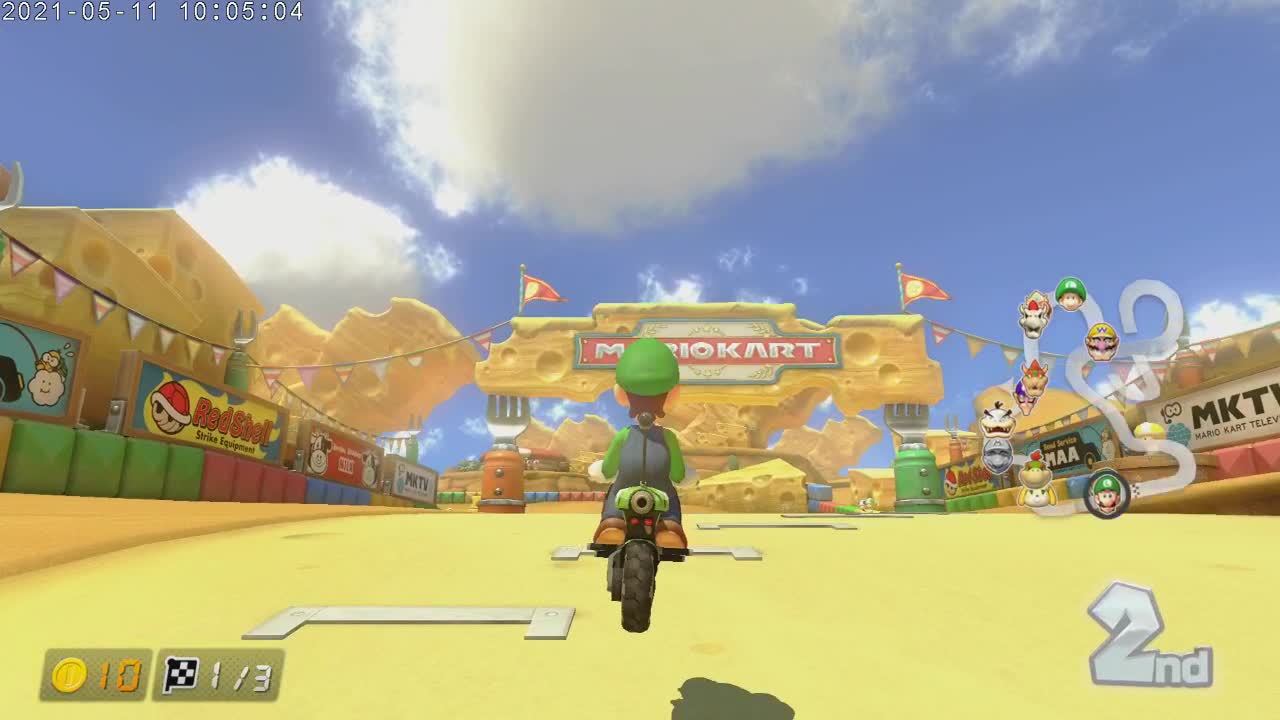Viewport: 1280px width, 720px height.
Task: Click the 2nd place position indicator
Action: pyautogui.click(x=1126, y=639)
